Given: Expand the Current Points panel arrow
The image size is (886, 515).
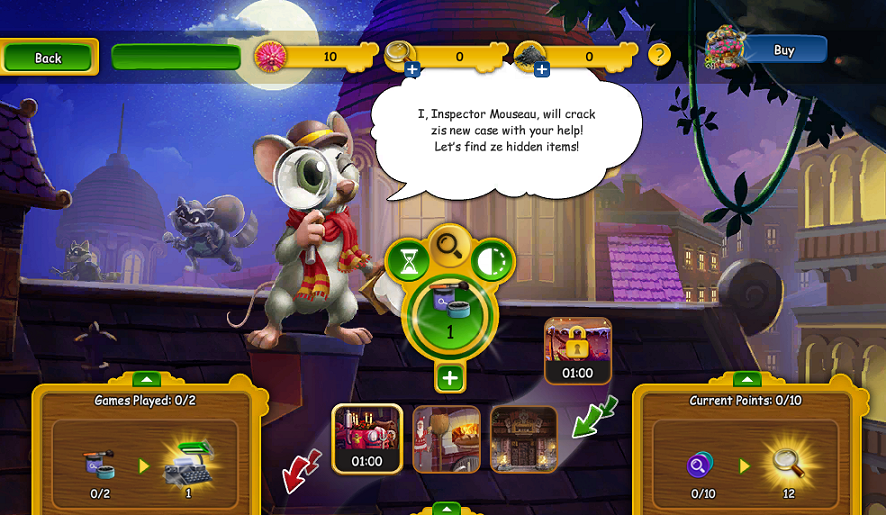Looking at the screenshot, I should [x=747, y=379].
